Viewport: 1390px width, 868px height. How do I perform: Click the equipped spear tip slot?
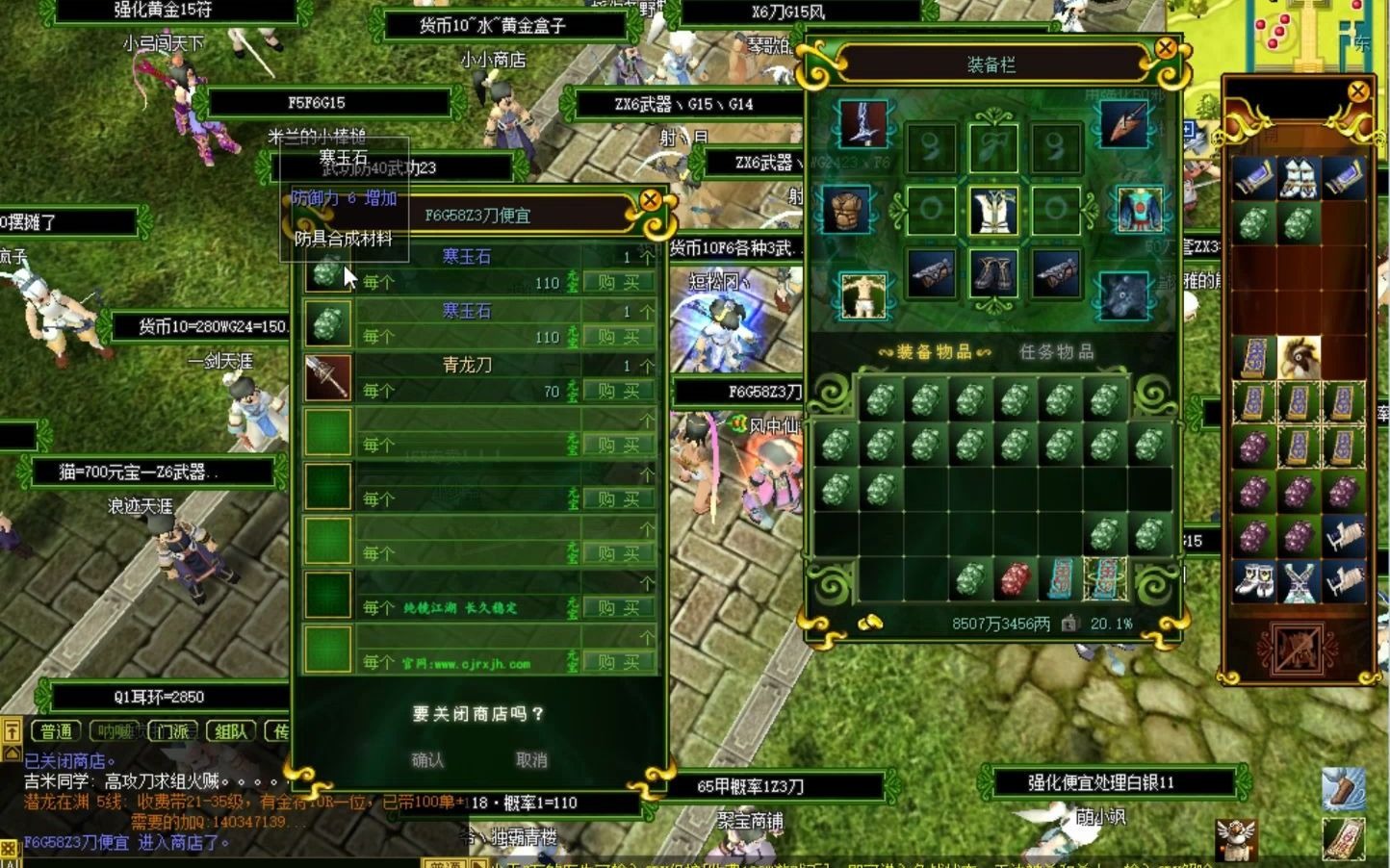[1123, 124]
